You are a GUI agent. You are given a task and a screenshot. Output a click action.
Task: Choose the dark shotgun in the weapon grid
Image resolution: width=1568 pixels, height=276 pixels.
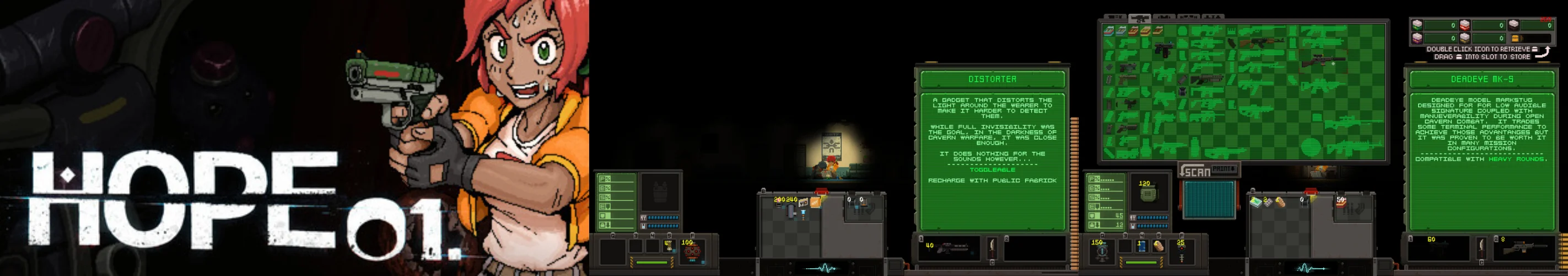1206,79
